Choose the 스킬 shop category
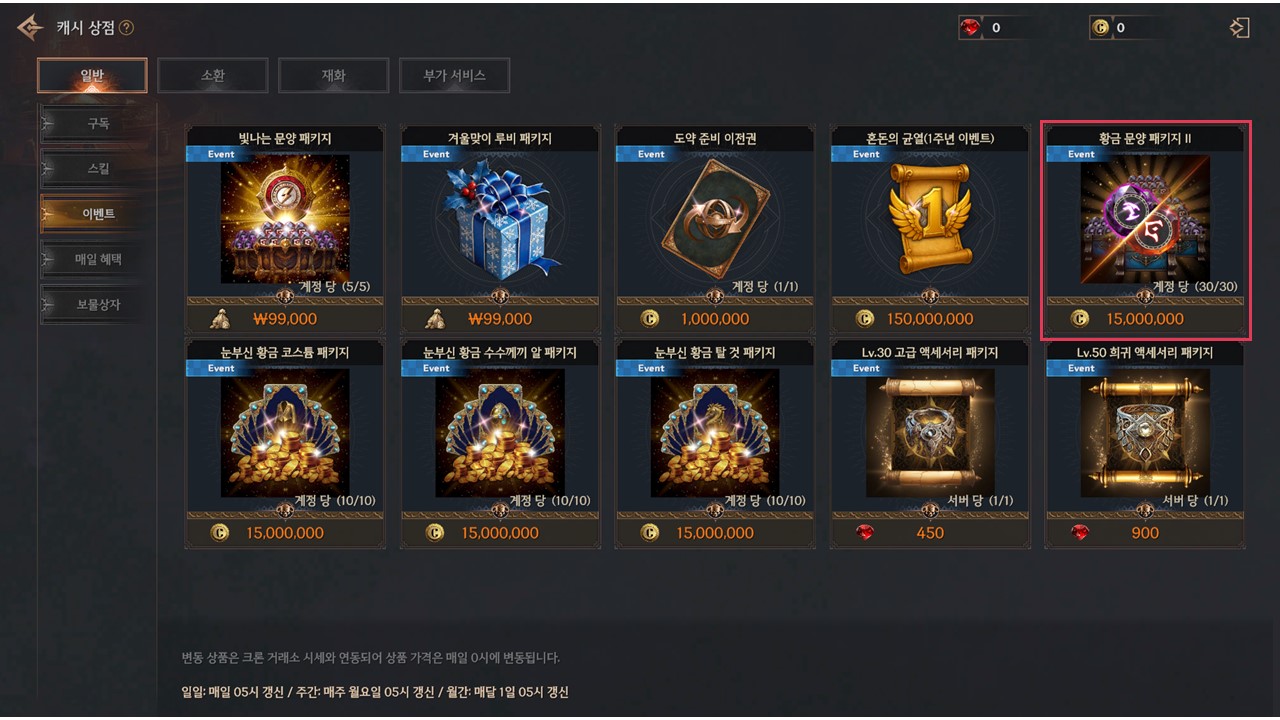This screenshot has width=1280, height=720. 97,169
